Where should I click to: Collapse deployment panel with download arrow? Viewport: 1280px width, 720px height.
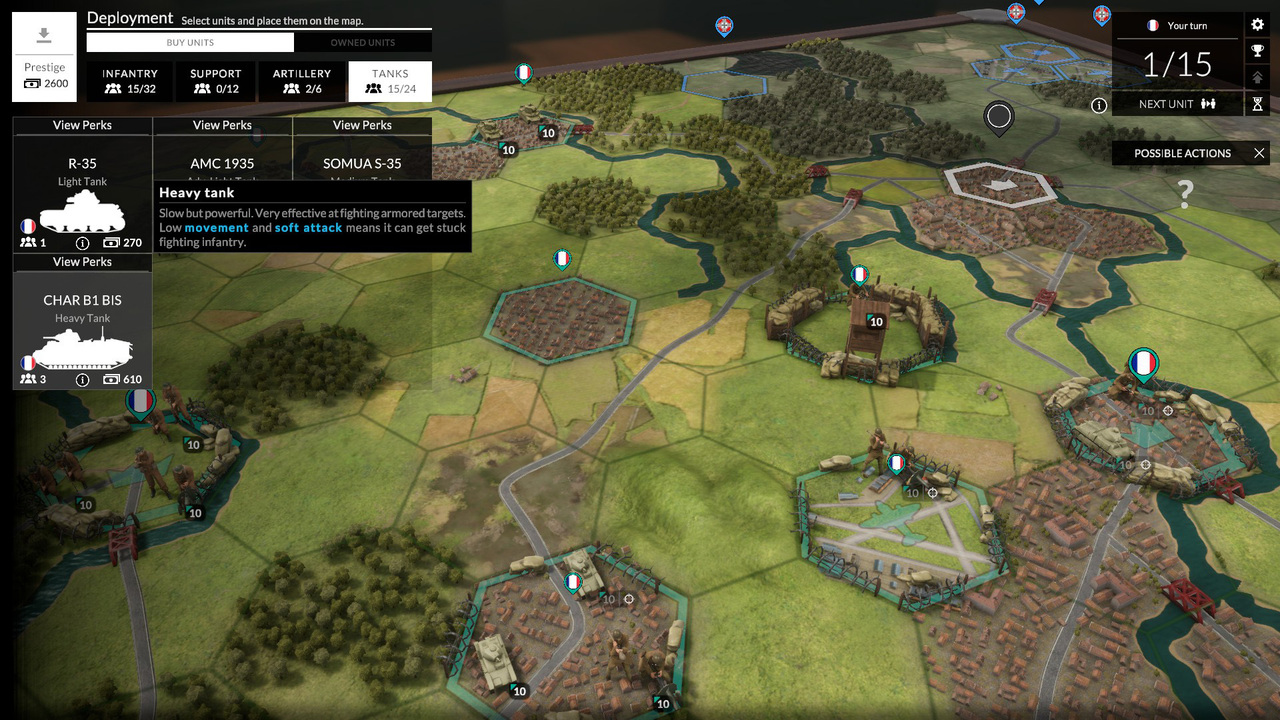click(x=44, y=37)
